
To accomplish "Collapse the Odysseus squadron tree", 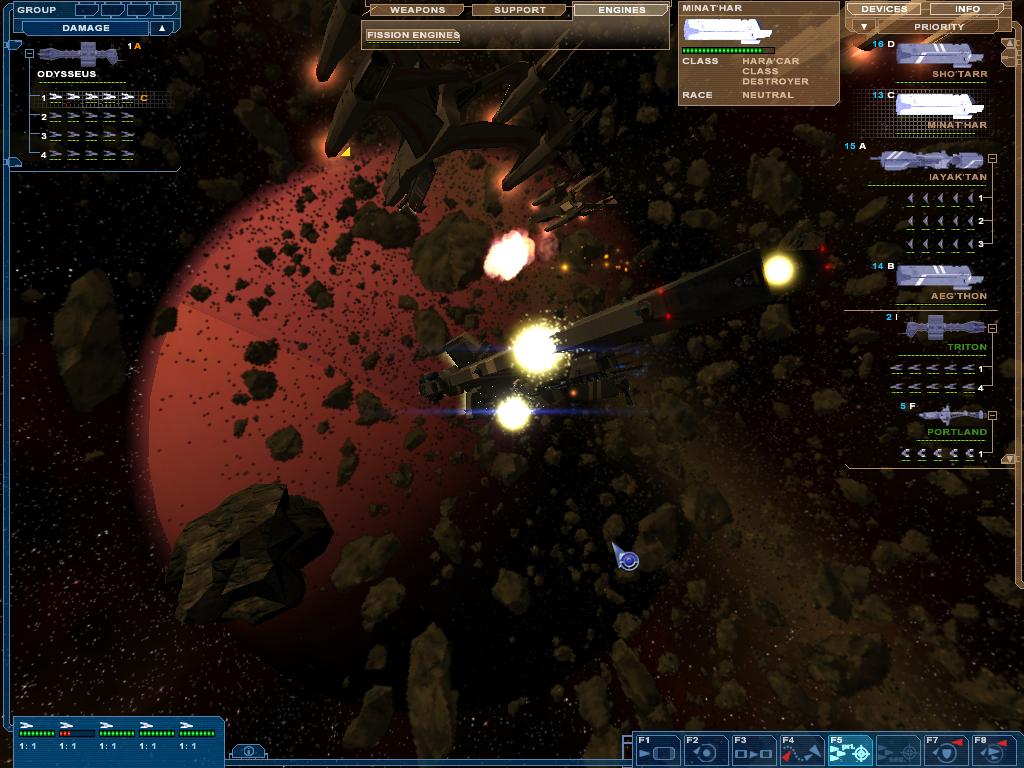I will pyautogui.click(x=29, y=54).
